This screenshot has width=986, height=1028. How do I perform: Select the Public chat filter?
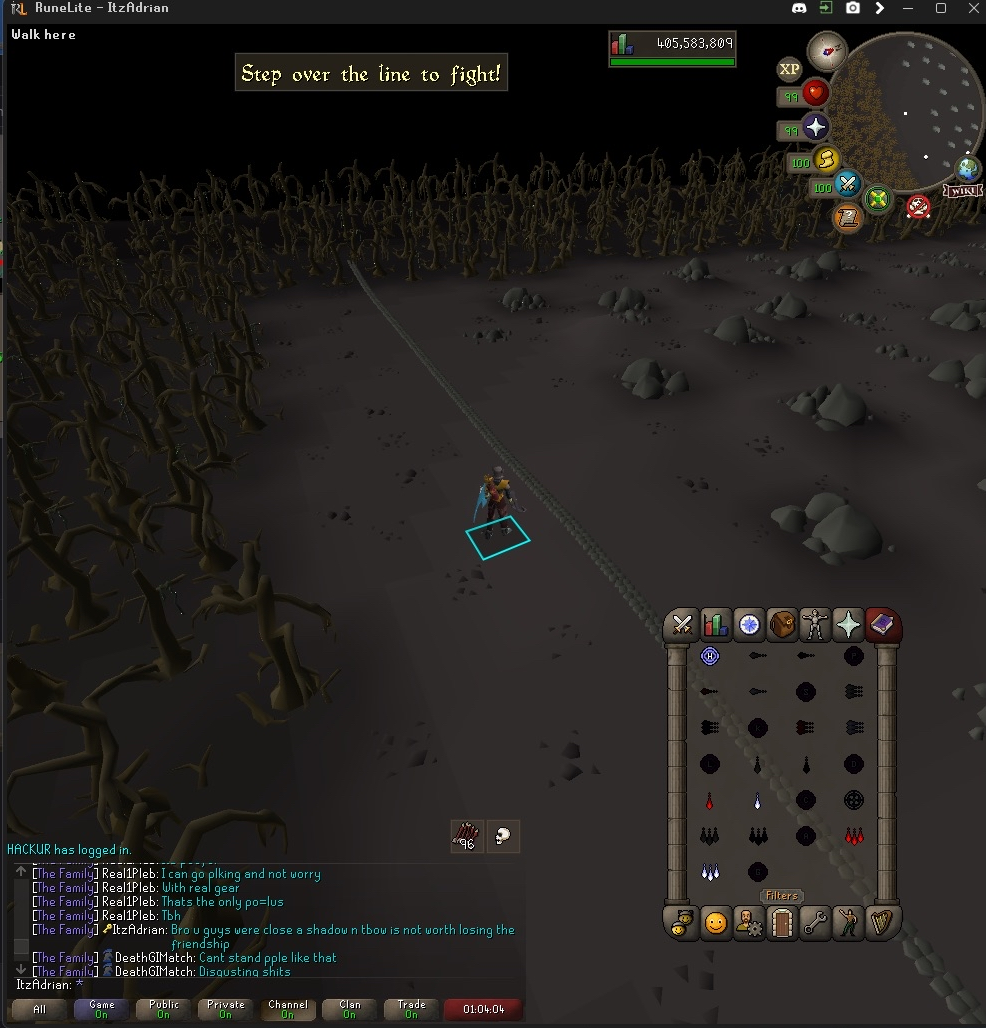pyautogui.click(x=164, y=1009)
